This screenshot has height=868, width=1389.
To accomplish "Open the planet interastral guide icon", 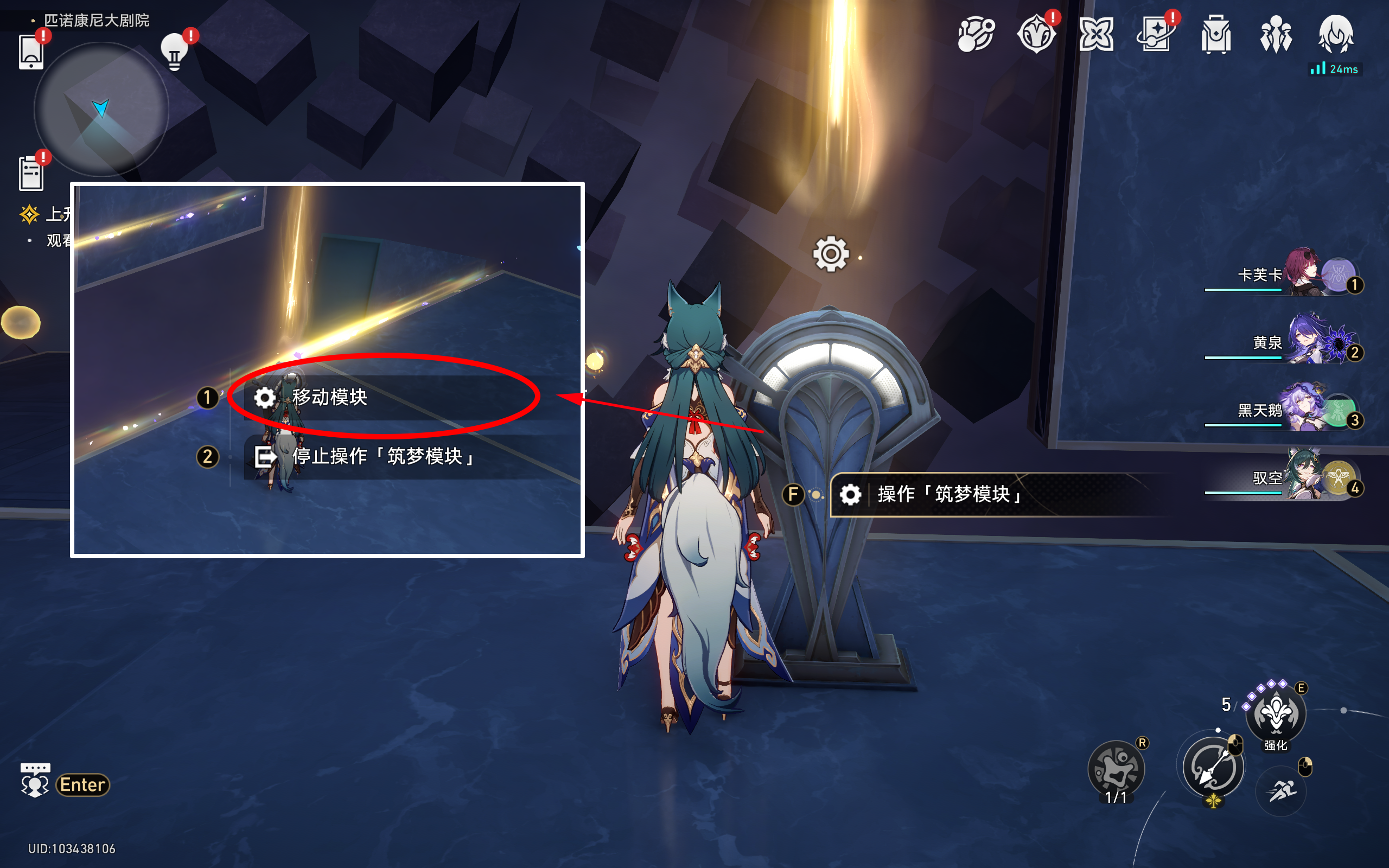I will point(976,34).
